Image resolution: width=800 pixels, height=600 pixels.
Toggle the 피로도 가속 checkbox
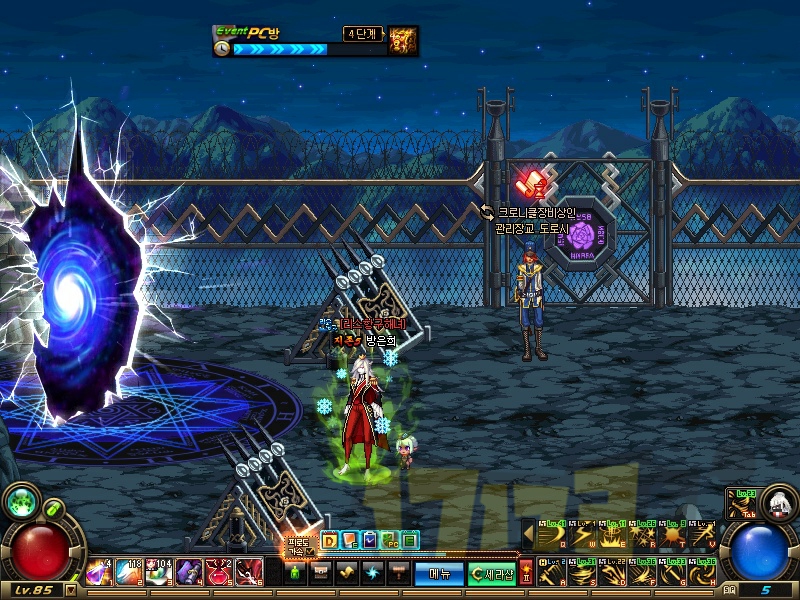309,551
